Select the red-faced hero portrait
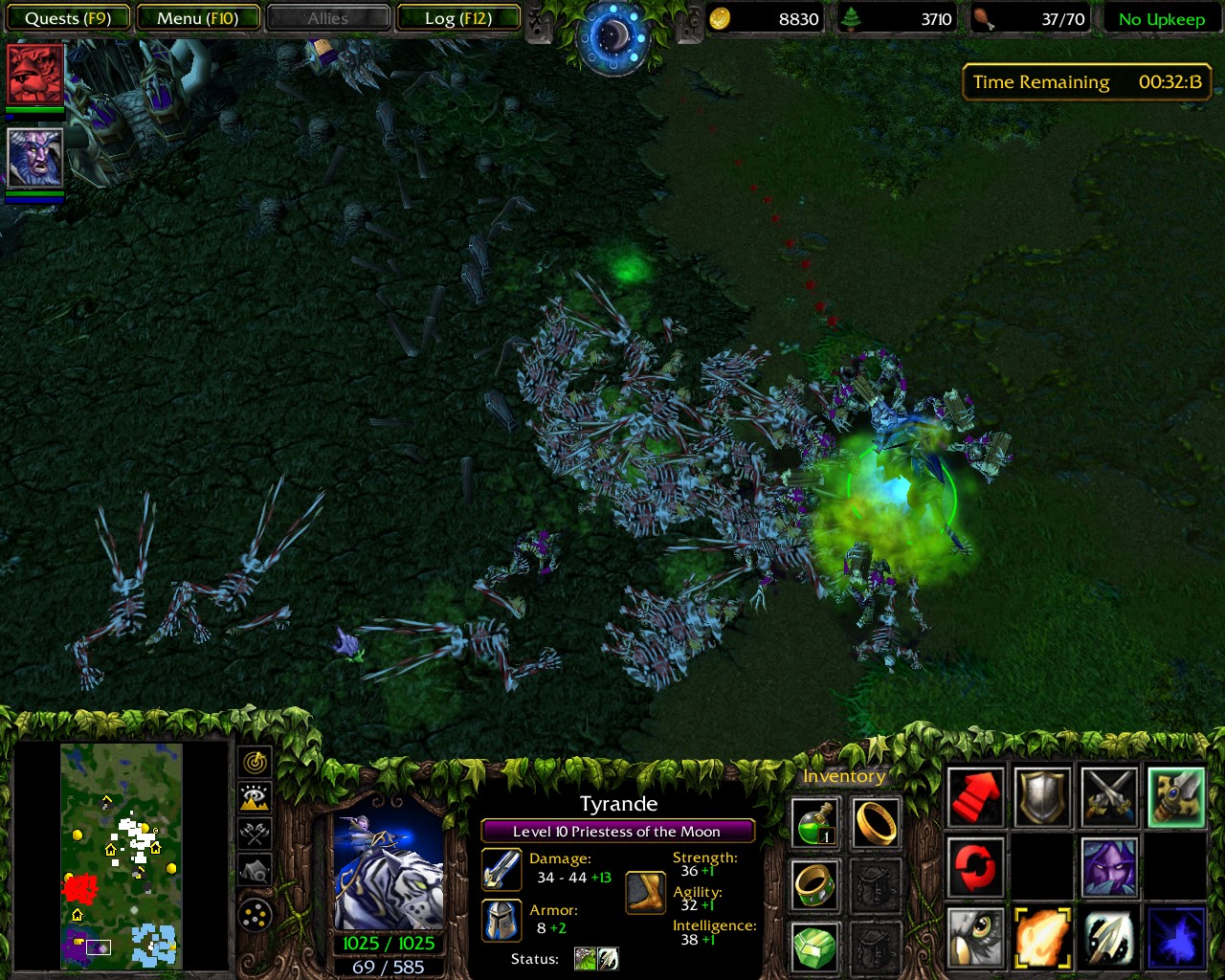This screenshot has height=980, width=1225. click(x=35, y=74)
